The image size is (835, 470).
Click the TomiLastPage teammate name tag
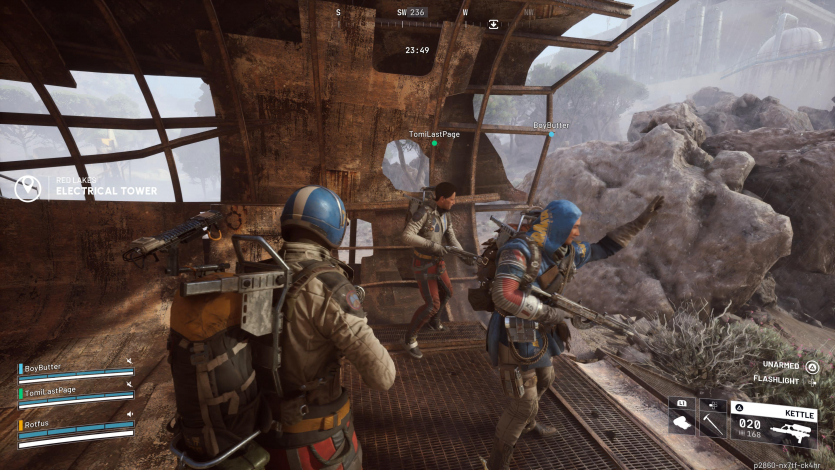pos(434,134)
